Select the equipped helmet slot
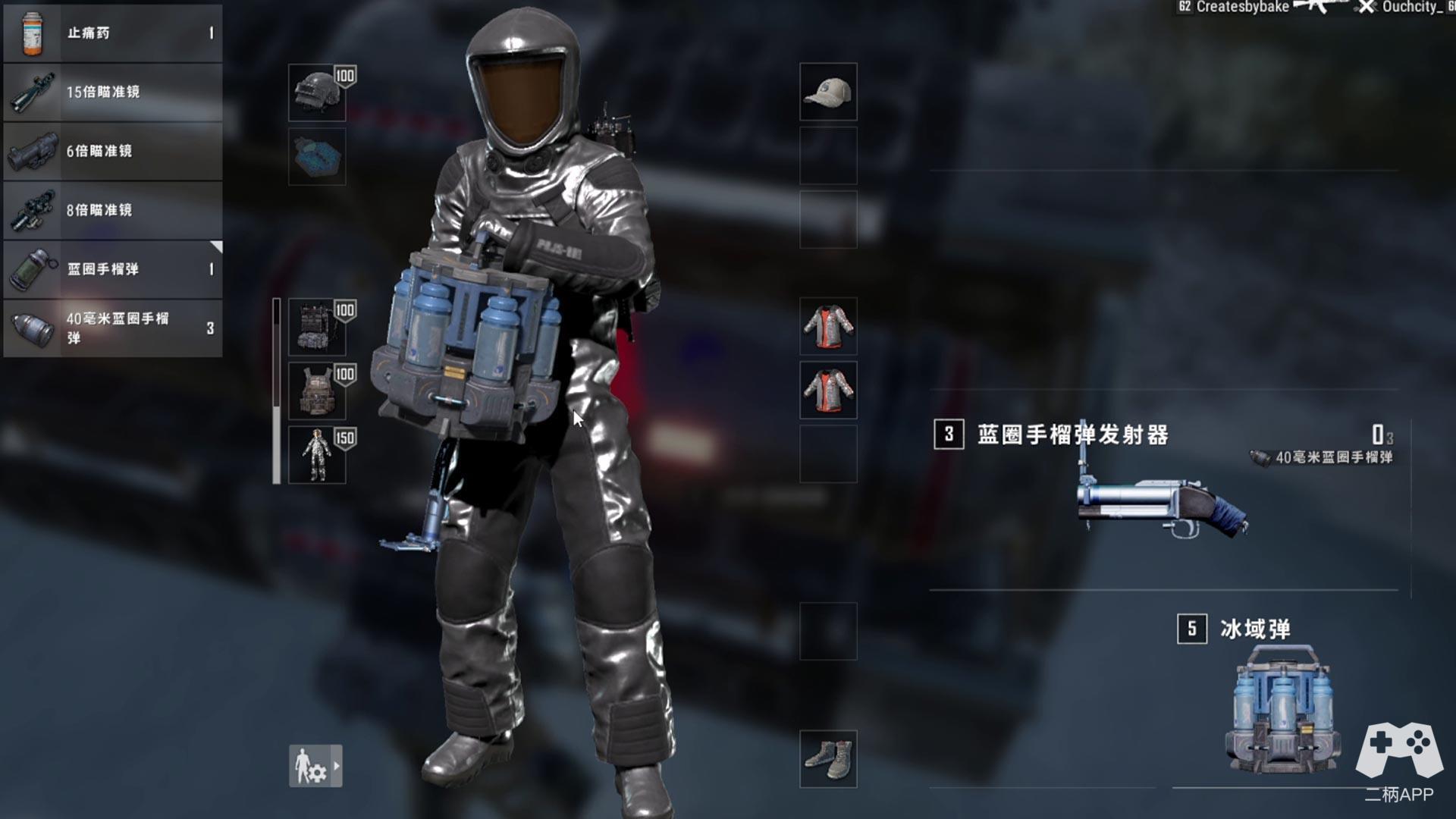Viewport: 1456px width, 819px height. 317,93
